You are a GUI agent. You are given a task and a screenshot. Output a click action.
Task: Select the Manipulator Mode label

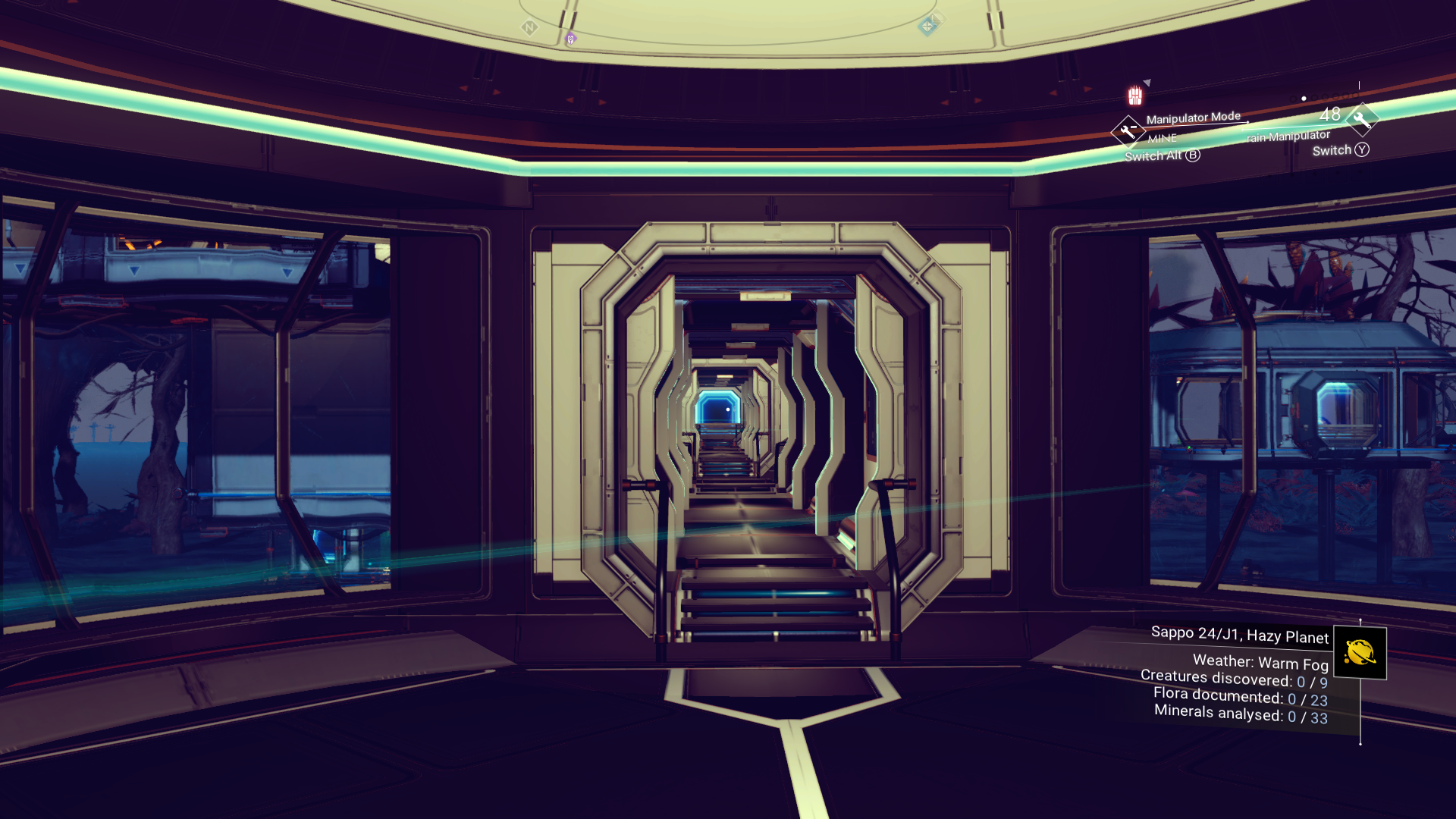[x=1194, y=117]
